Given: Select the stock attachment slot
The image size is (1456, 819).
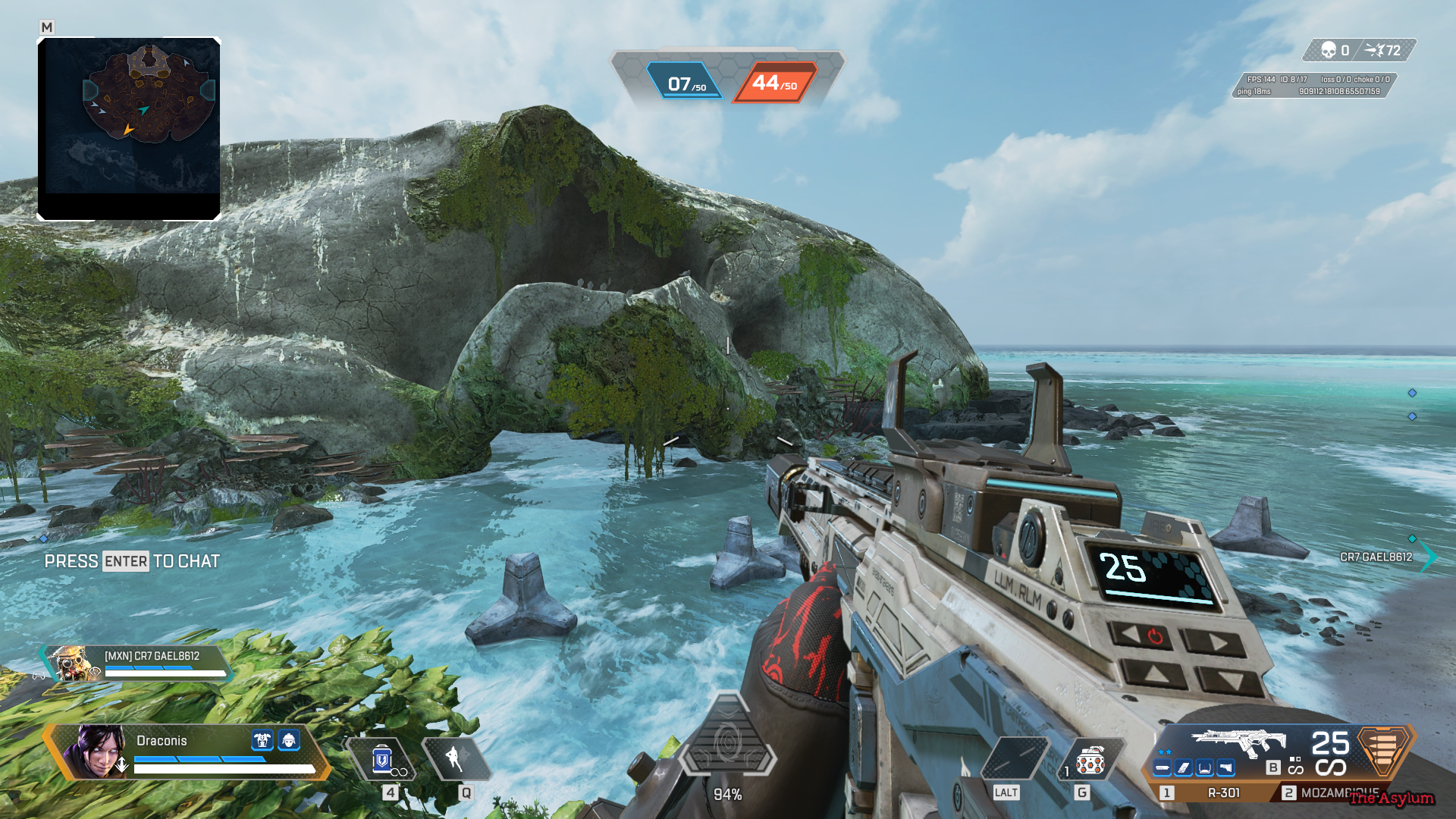Looking at the screenshot, I should (x=1225, y=768).
